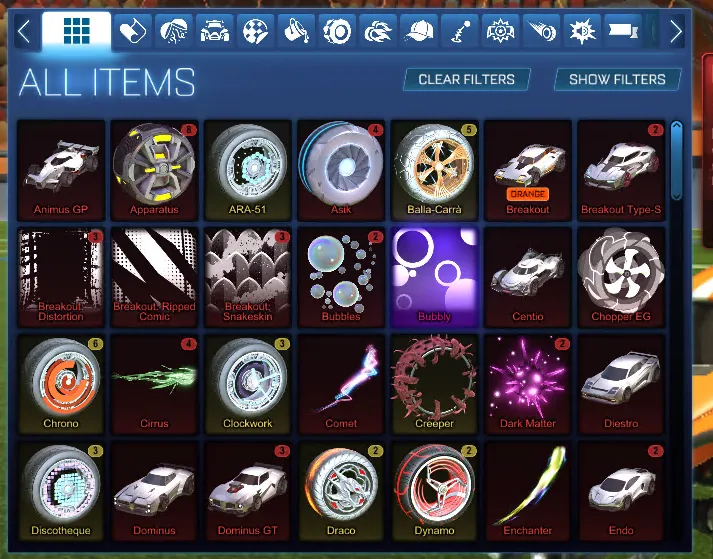Viewport: 713px width, 559px height.
Task: Select the Animus GP car body
Action: 61,168
